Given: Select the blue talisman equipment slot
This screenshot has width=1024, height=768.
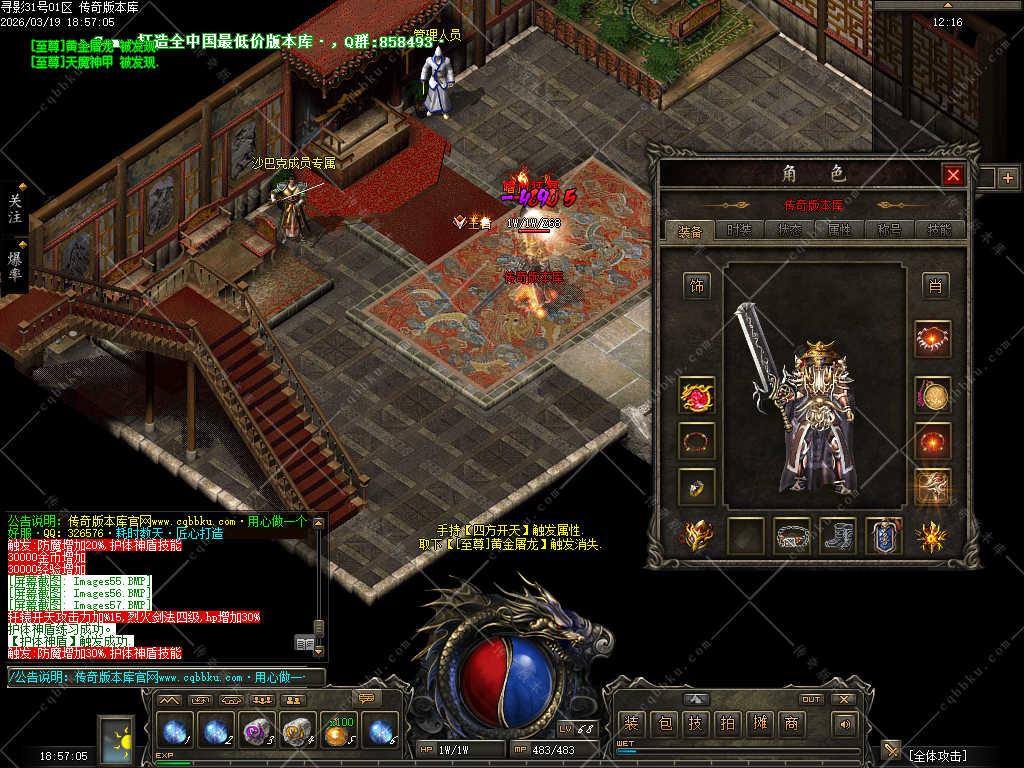Looking at the screenshot, I should [884, 537].
